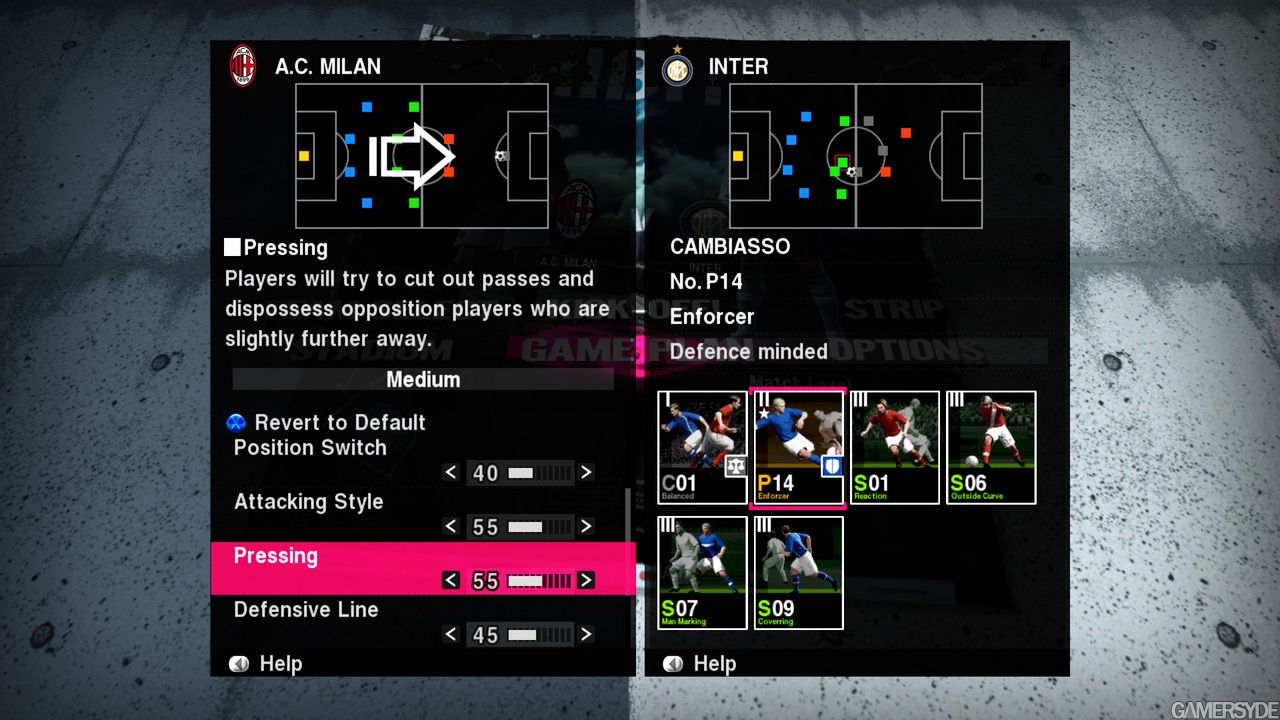Increase the Position Switch value

(x=587, y=472)
